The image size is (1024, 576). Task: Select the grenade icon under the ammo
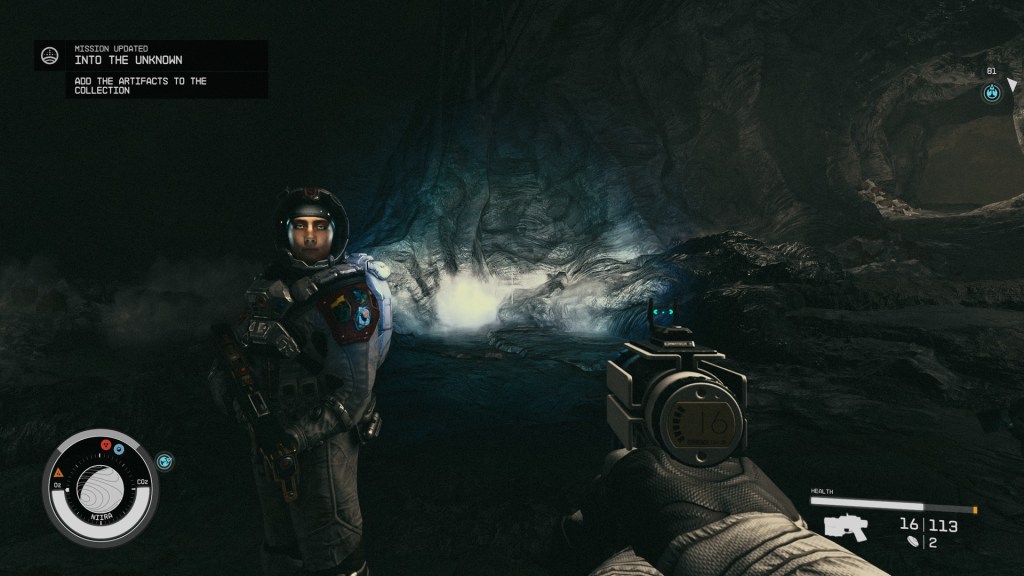pyautogui.click(x=912, y=542)
